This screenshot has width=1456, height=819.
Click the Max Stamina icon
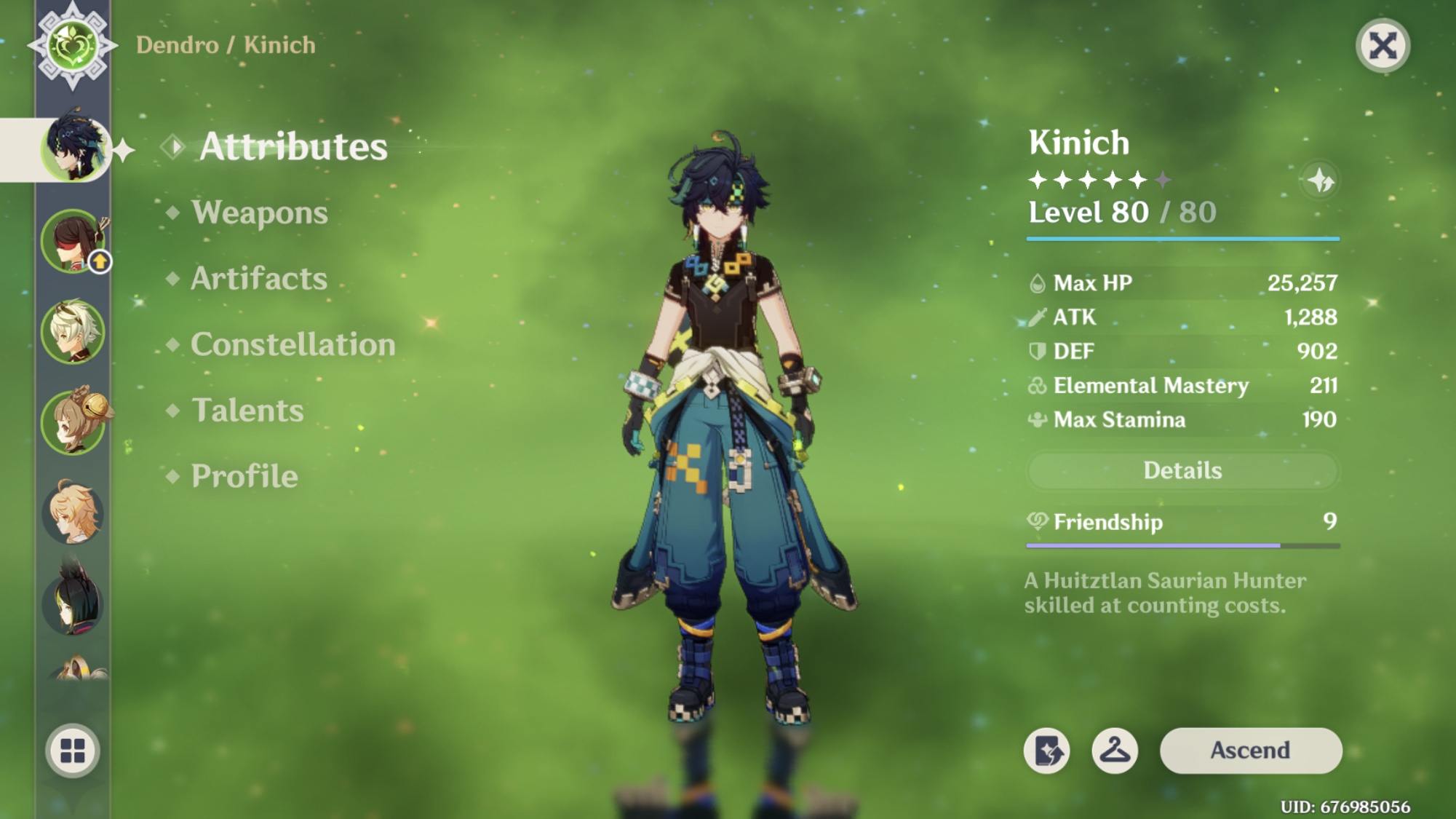pyautogui.click(x=1037, y=420)
